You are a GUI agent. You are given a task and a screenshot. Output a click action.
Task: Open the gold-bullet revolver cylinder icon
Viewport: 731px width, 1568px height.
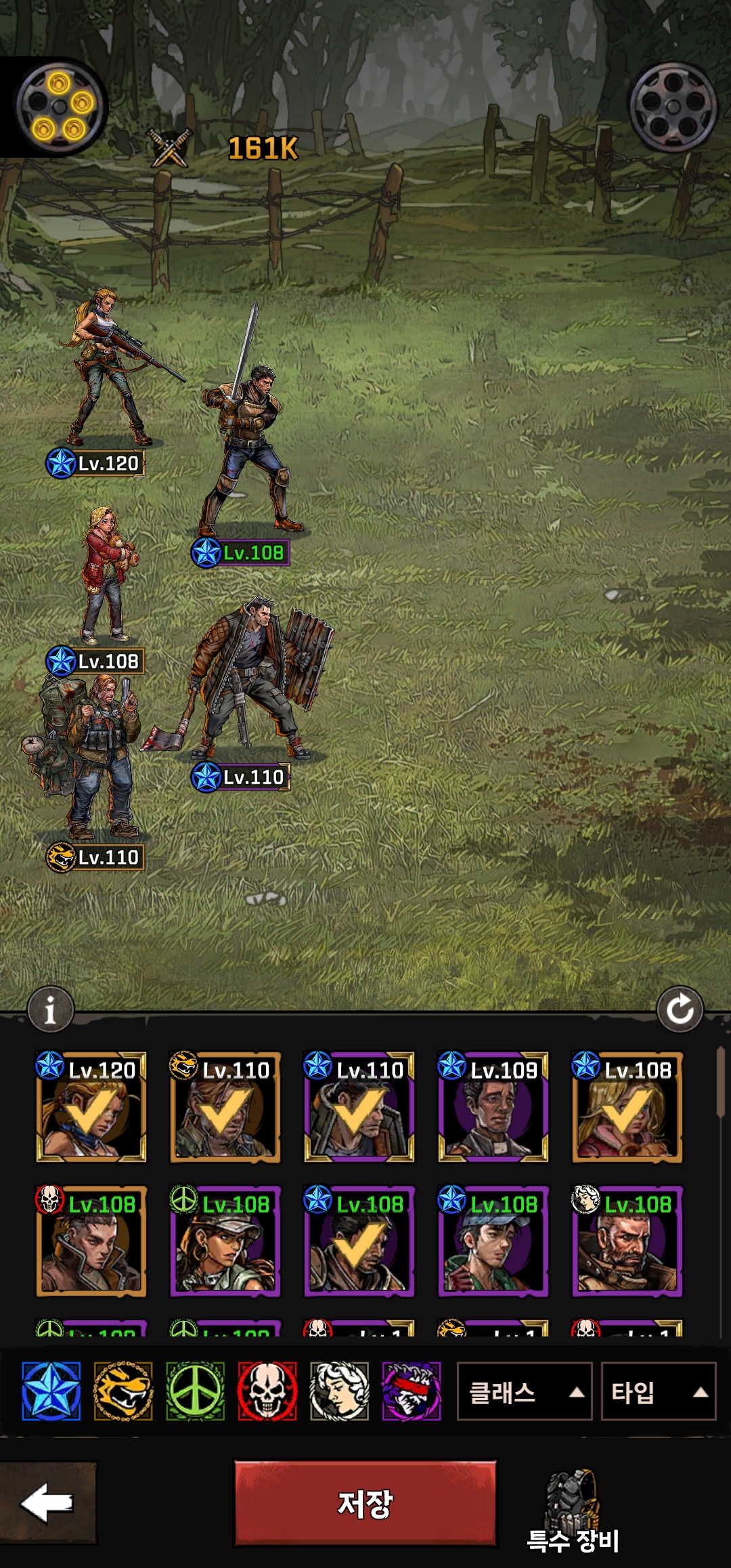[x=60, y=106]
